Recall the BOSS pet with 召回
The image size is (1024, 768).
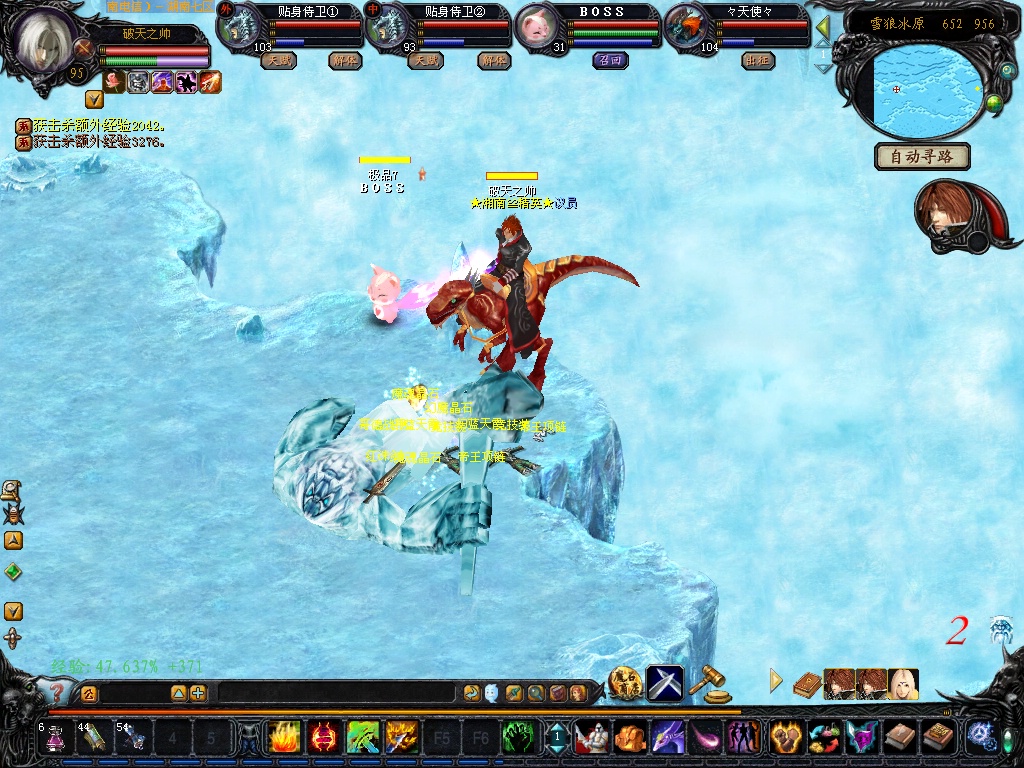[609, 60]
